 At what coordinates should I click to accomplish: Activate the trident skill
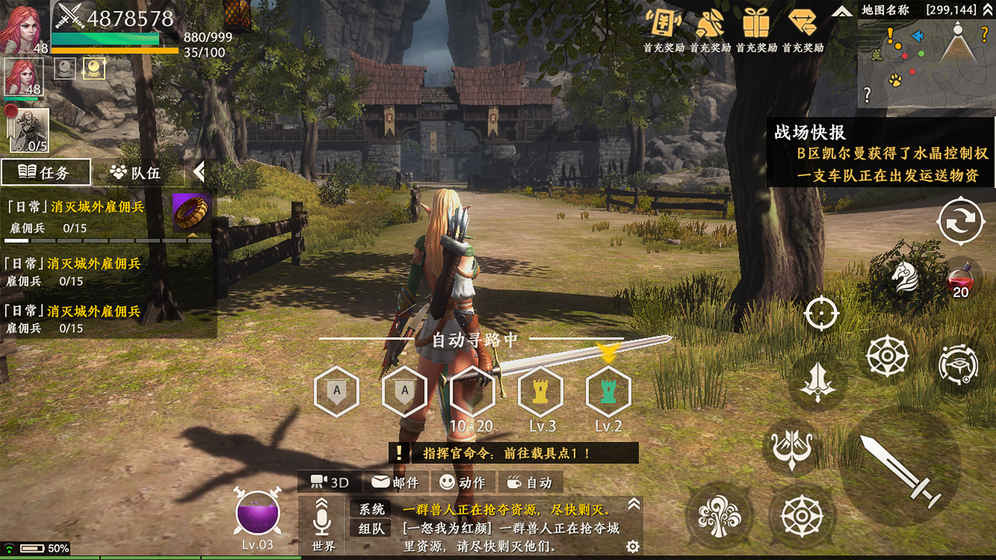[792, 444]
